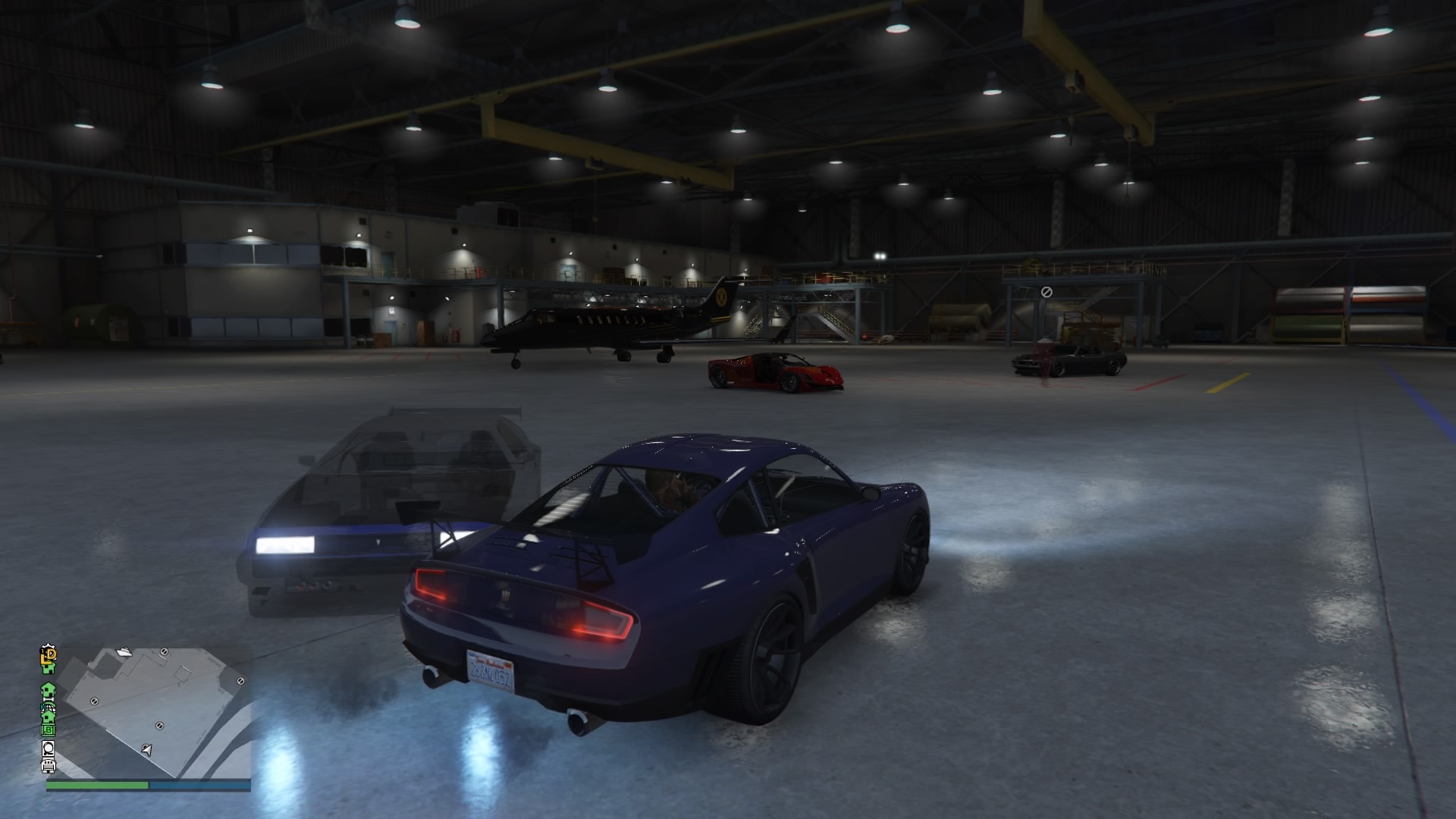
Task: Click the green B1 bunker blip
Action: [x=49, y=730]
